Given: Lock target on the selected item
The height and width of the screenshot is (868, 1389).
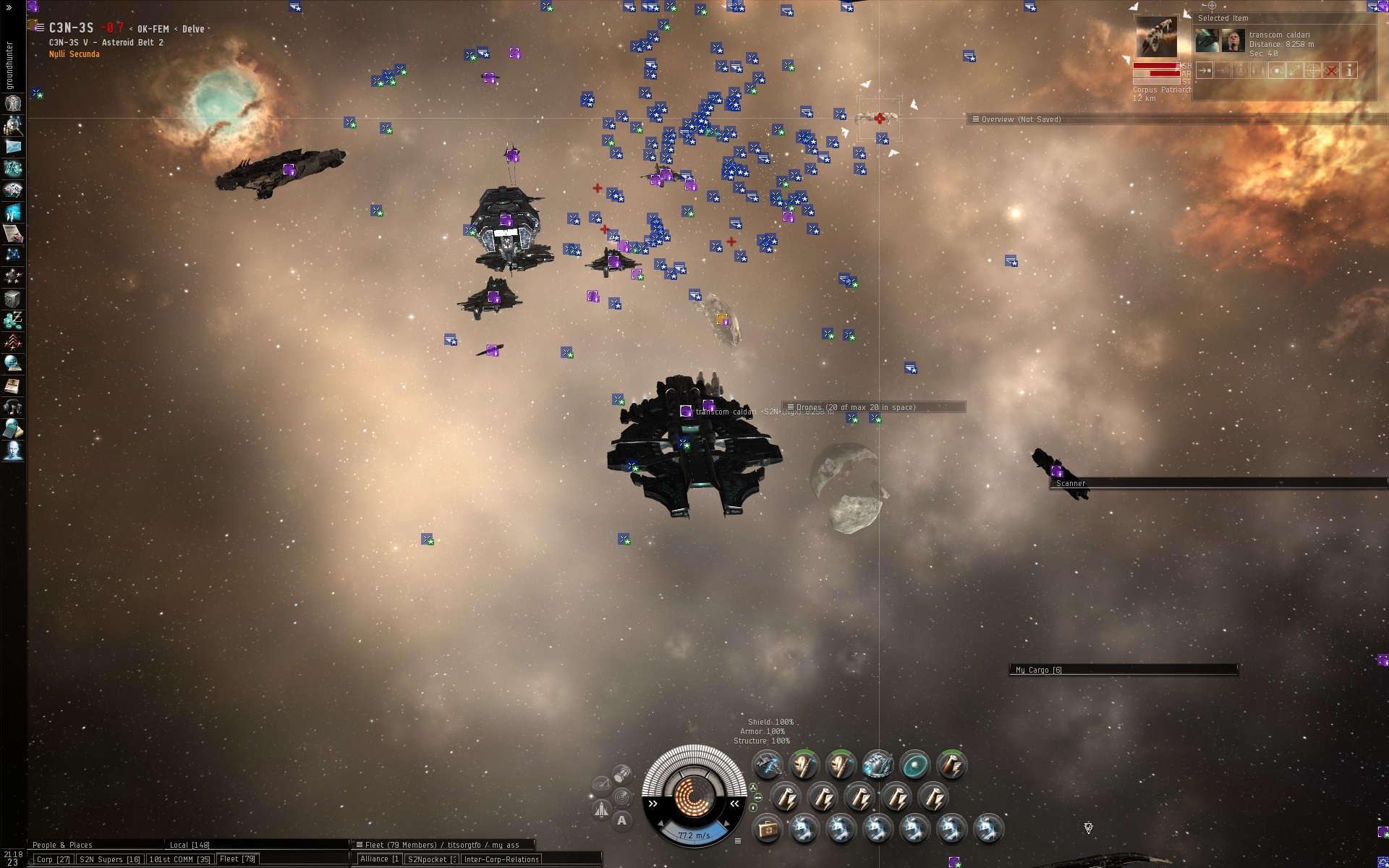Looking at the screenshot, I should (1313, 70).
